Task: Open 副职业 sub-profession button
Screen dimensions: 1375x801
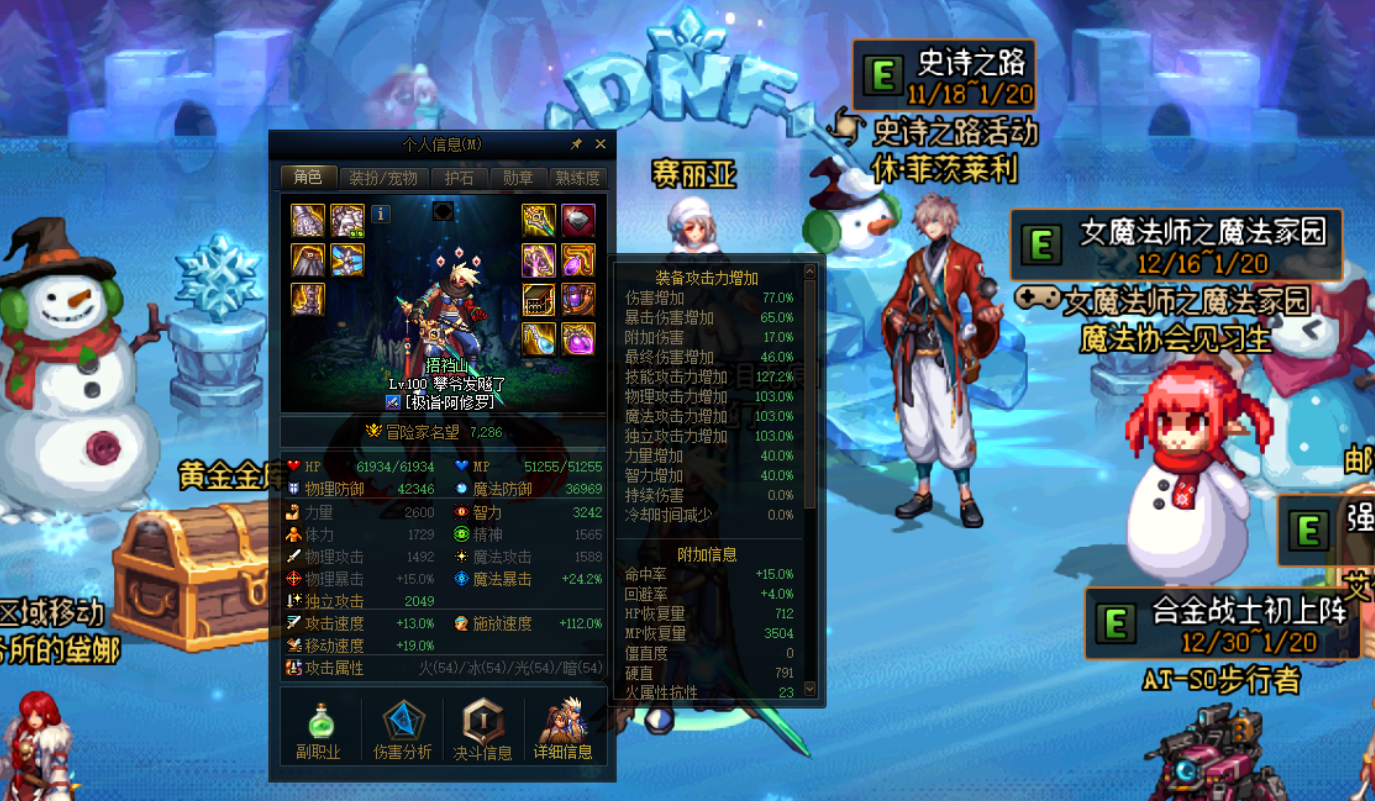Action: tap(319, 730)
